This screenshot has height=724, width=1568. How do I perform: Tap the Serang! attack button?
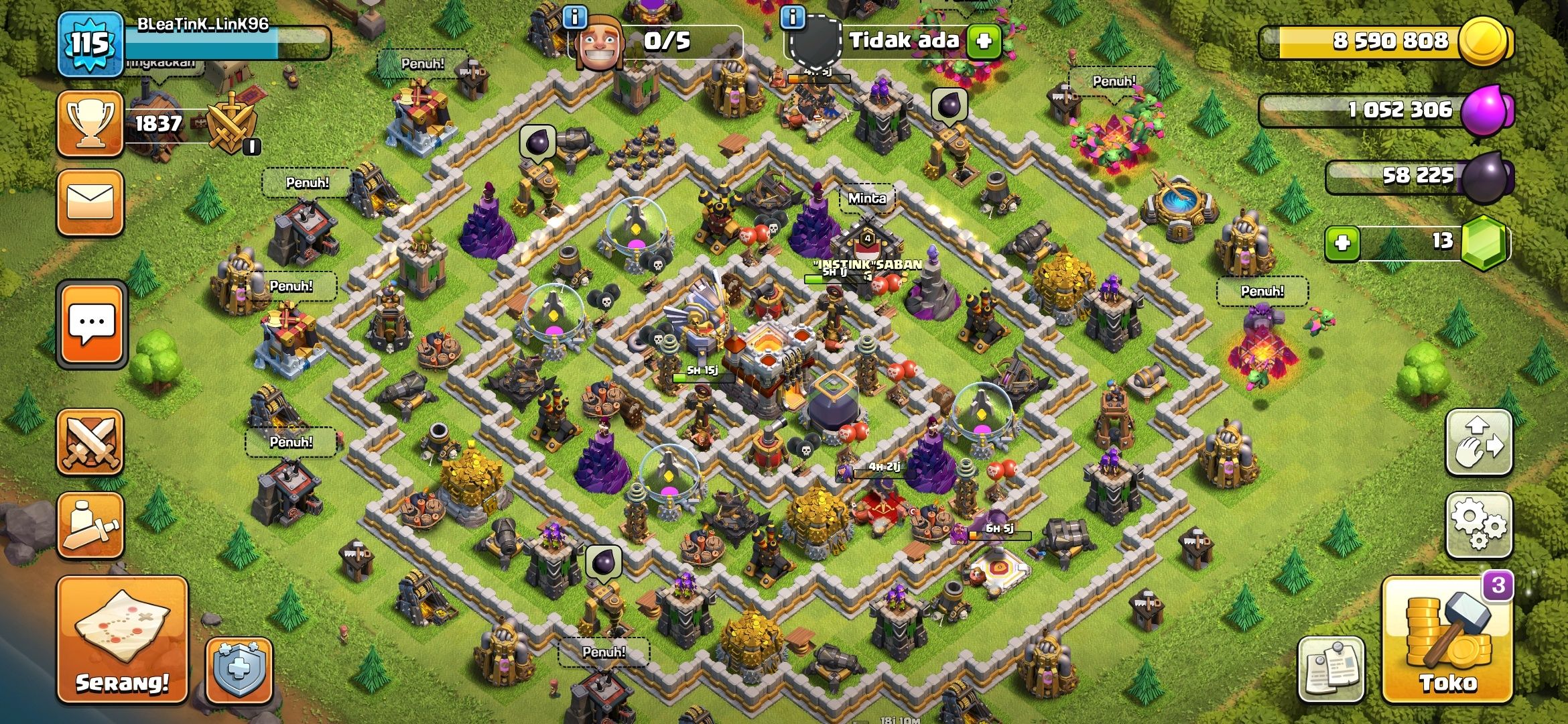click(122, 640)
